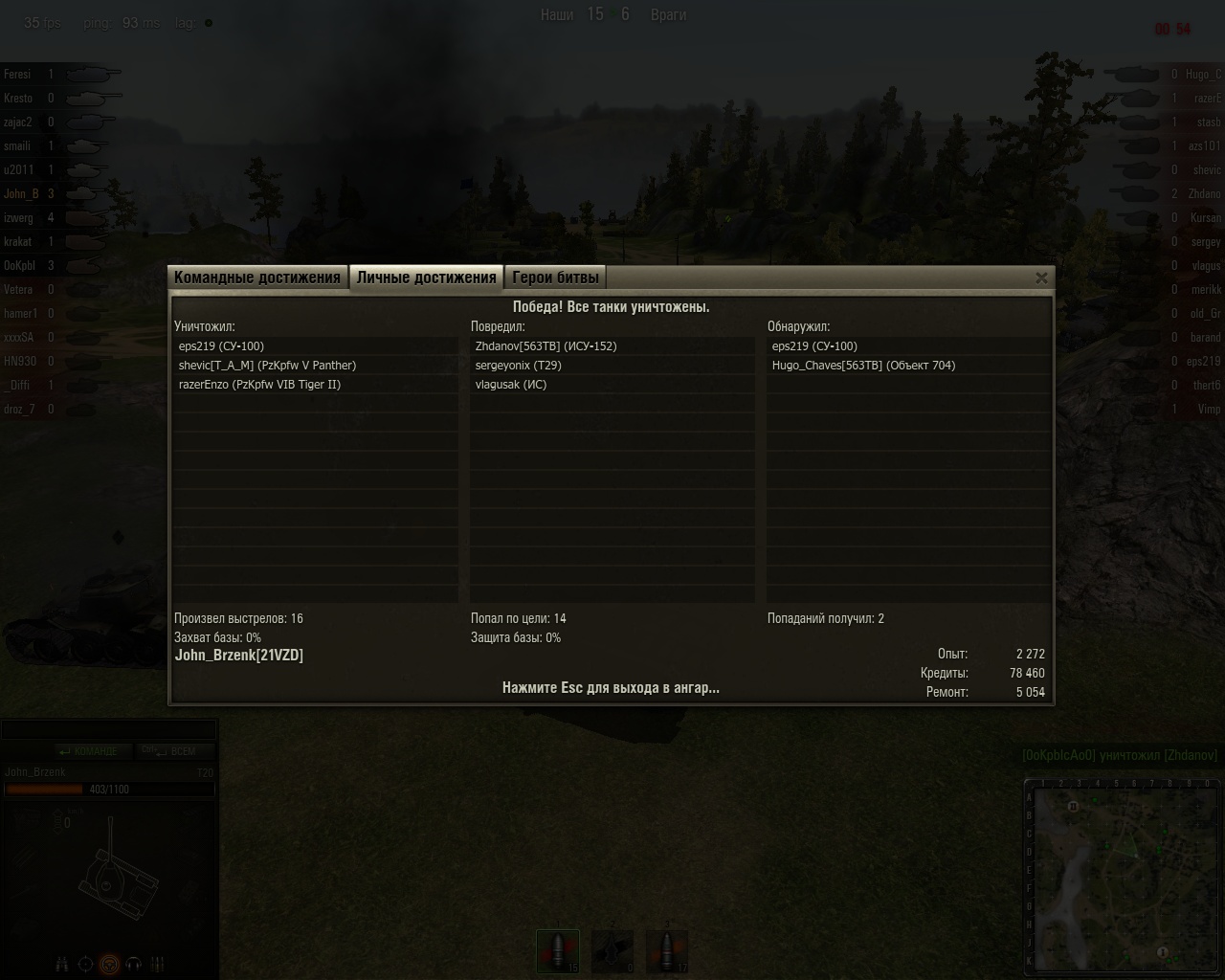The height and width of the screenshot is (980, 1225).
Task: Switch to the Командные достижения tab
Action: coord(256,278)
